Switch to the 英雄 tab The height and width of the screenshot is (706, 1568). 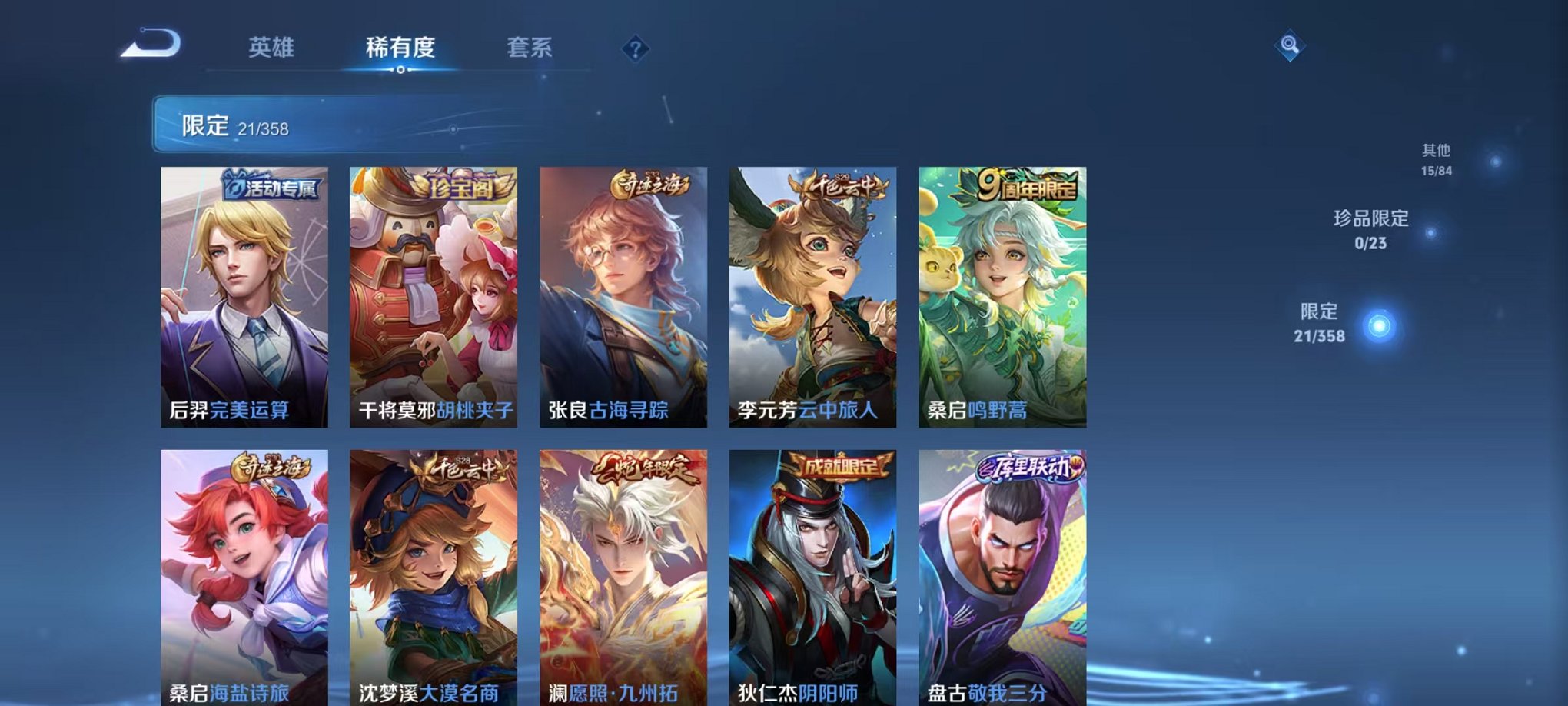[x=272, y=48]
